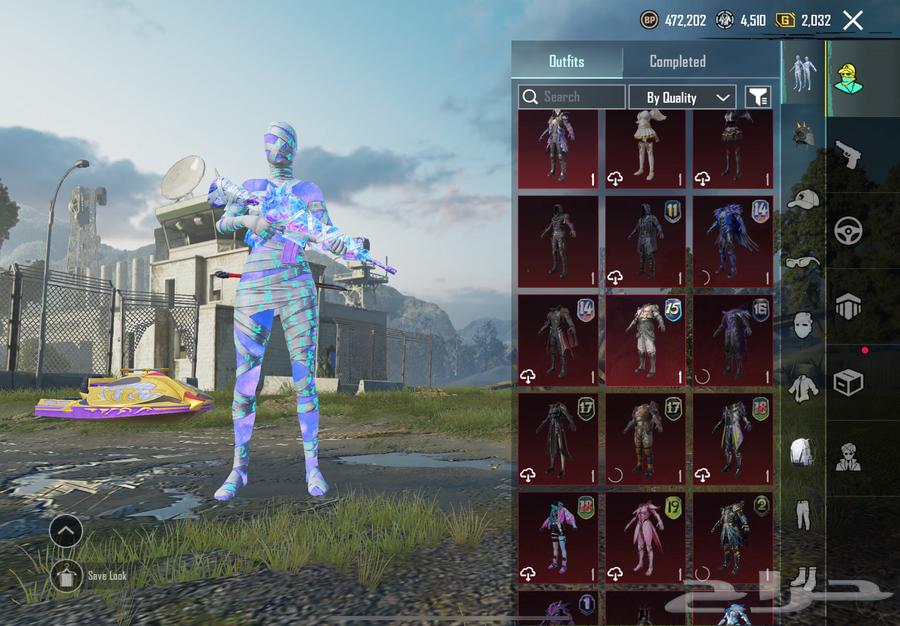Show the glasses eyewear category
The height and width of the screenshot is (626, 900).
click(x=803, y=262)
